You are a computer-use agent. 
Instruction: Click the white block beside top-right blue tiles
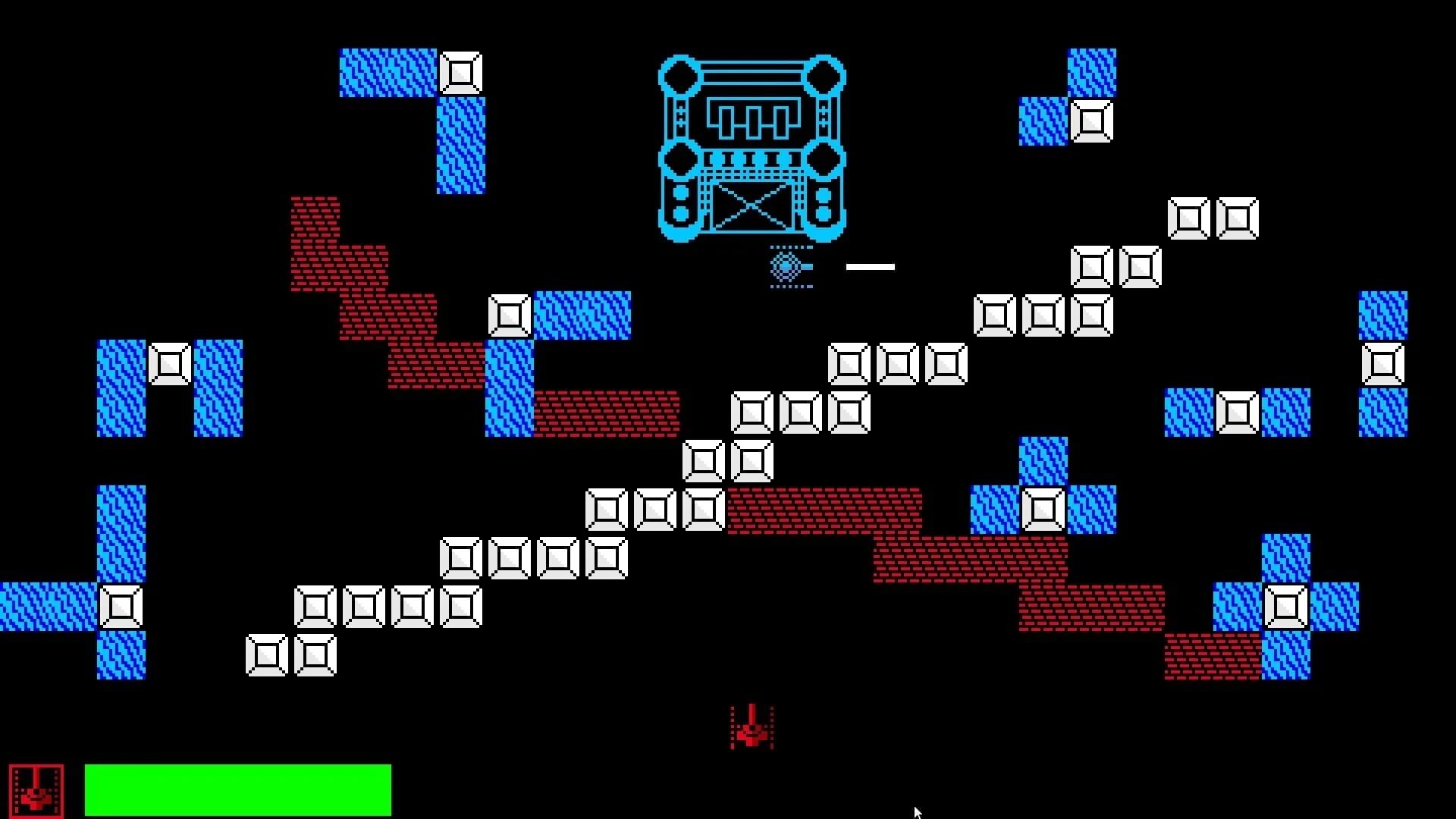(1092, 120)
